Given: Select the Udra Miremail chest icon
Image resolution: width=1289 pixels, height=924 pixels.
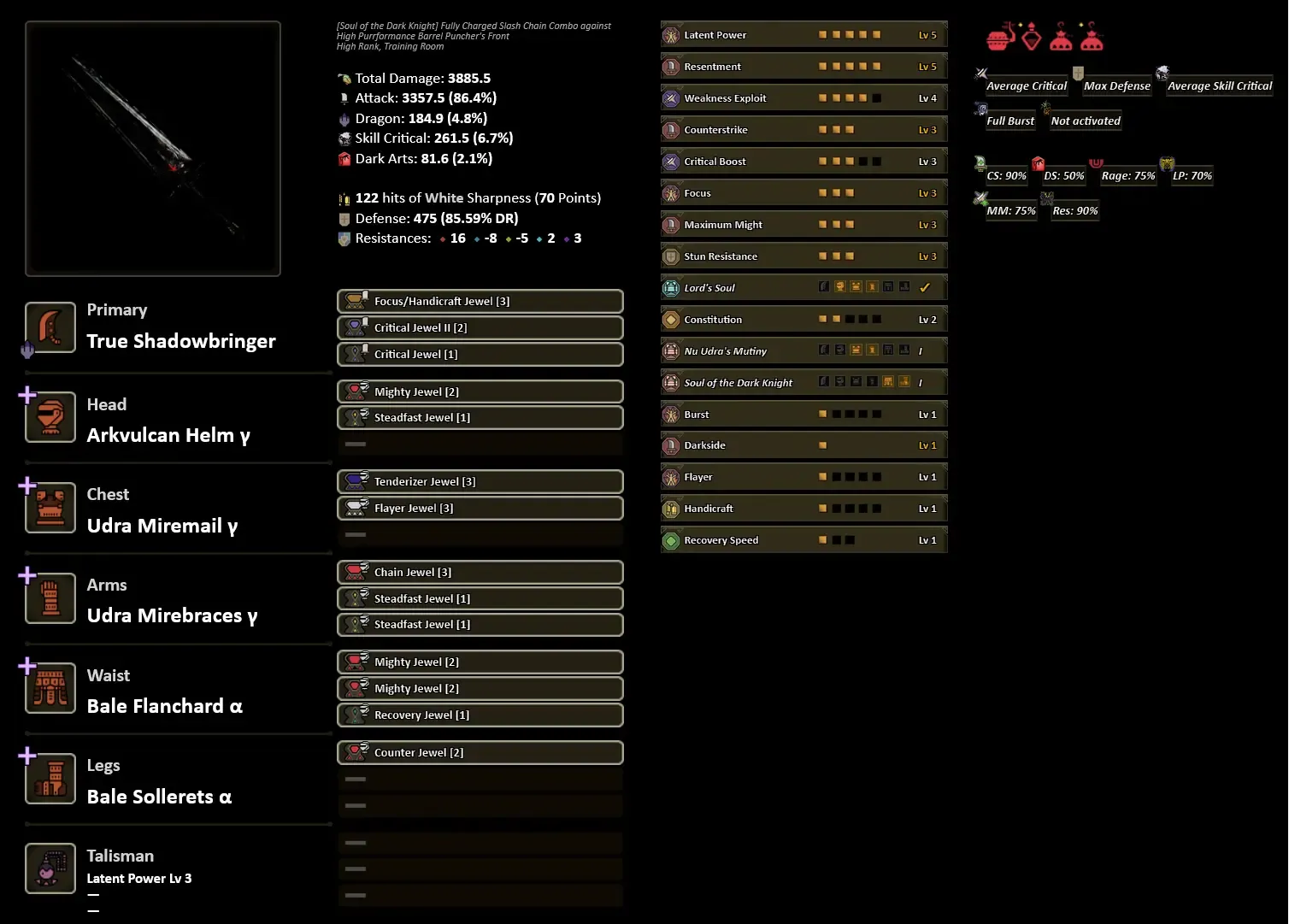Looking at the screenshot, I should pyautogui.click(x=50, y=509).
